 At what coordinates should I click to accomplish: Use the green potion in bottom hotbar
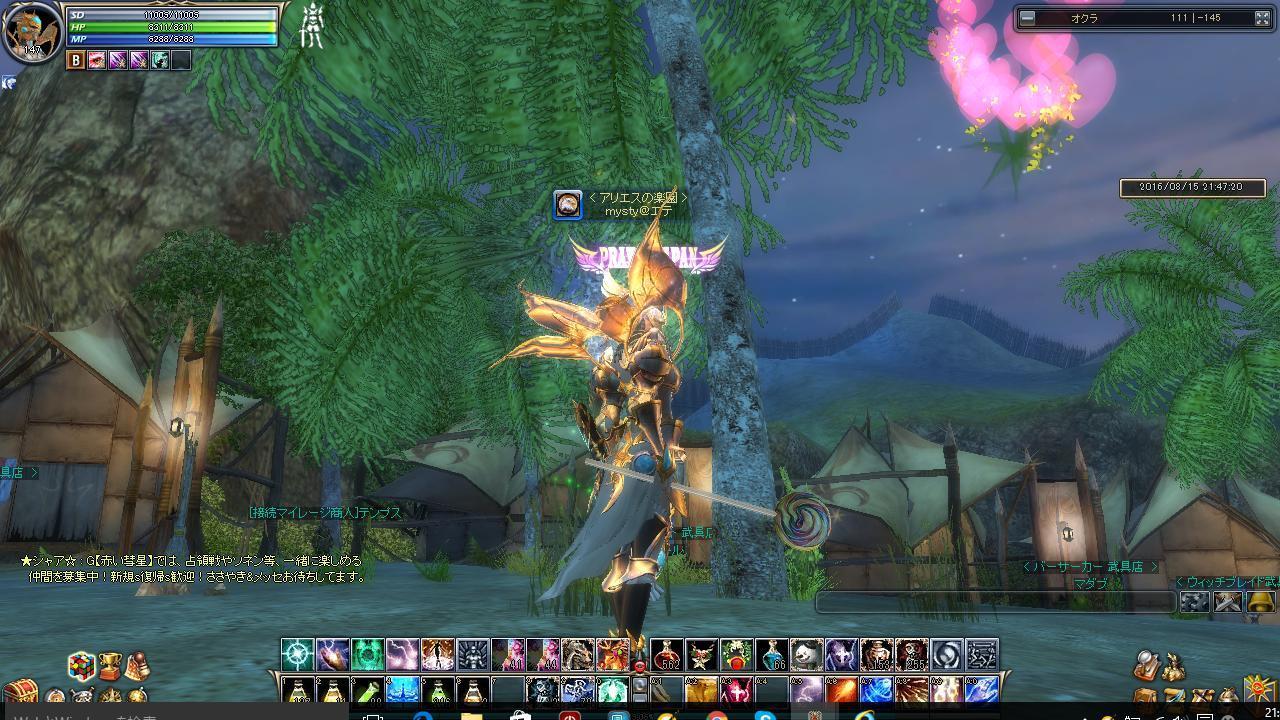click(367, 691)
